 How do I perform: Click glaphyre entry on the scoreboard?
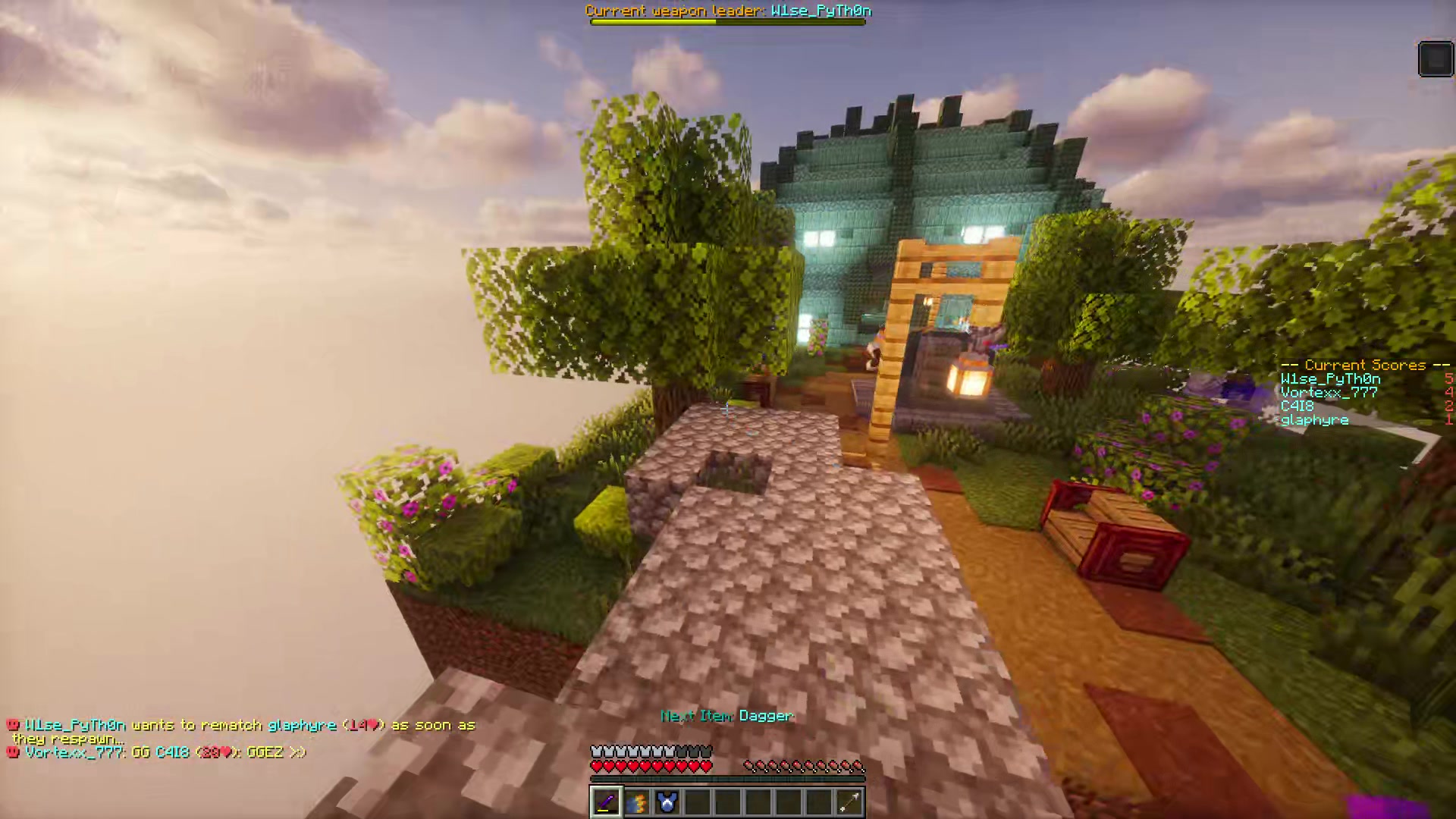click(1313, 419)
